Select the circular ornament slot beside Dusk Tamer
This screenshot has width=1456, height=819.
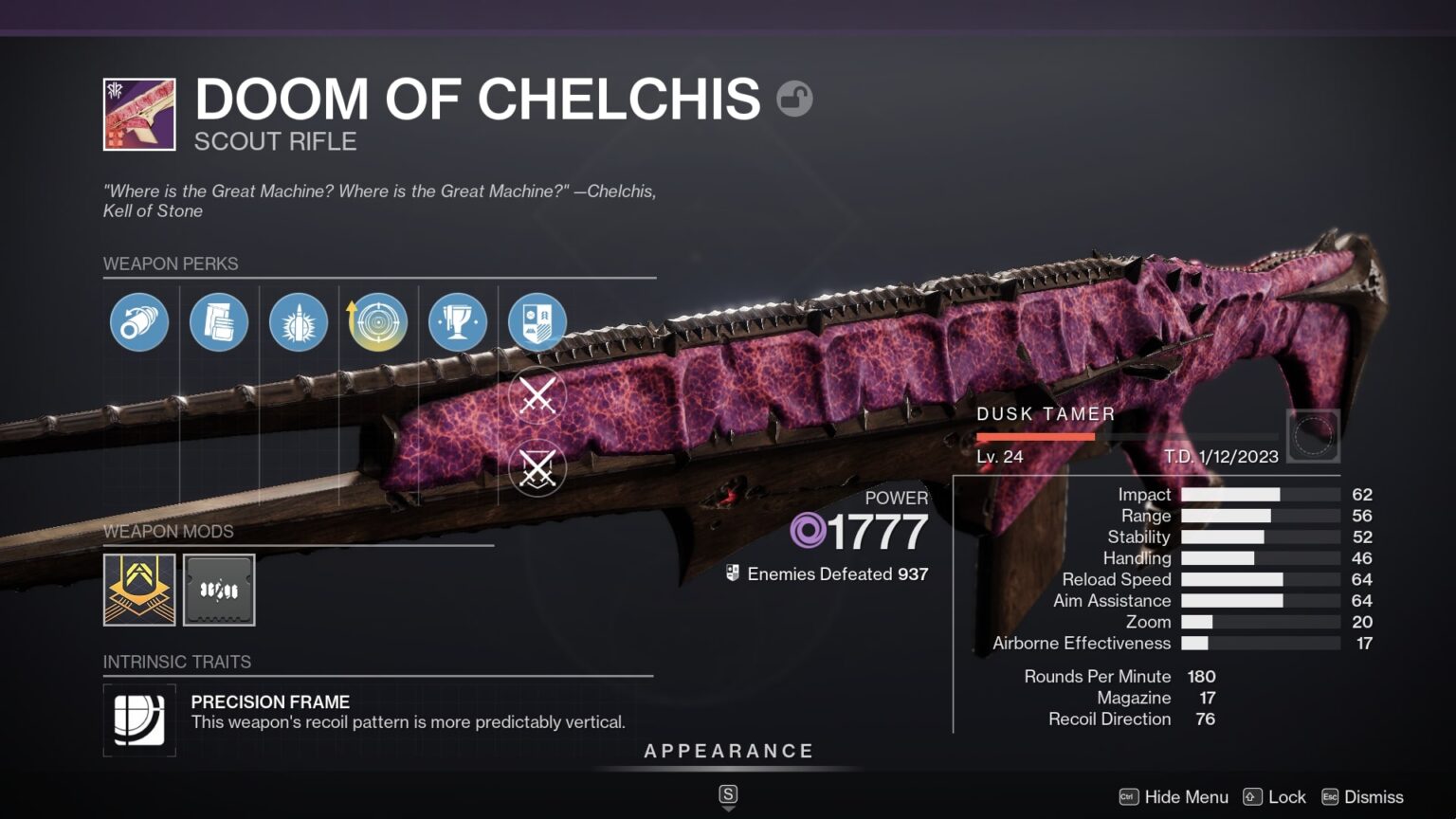click(x=1314, y=434)
